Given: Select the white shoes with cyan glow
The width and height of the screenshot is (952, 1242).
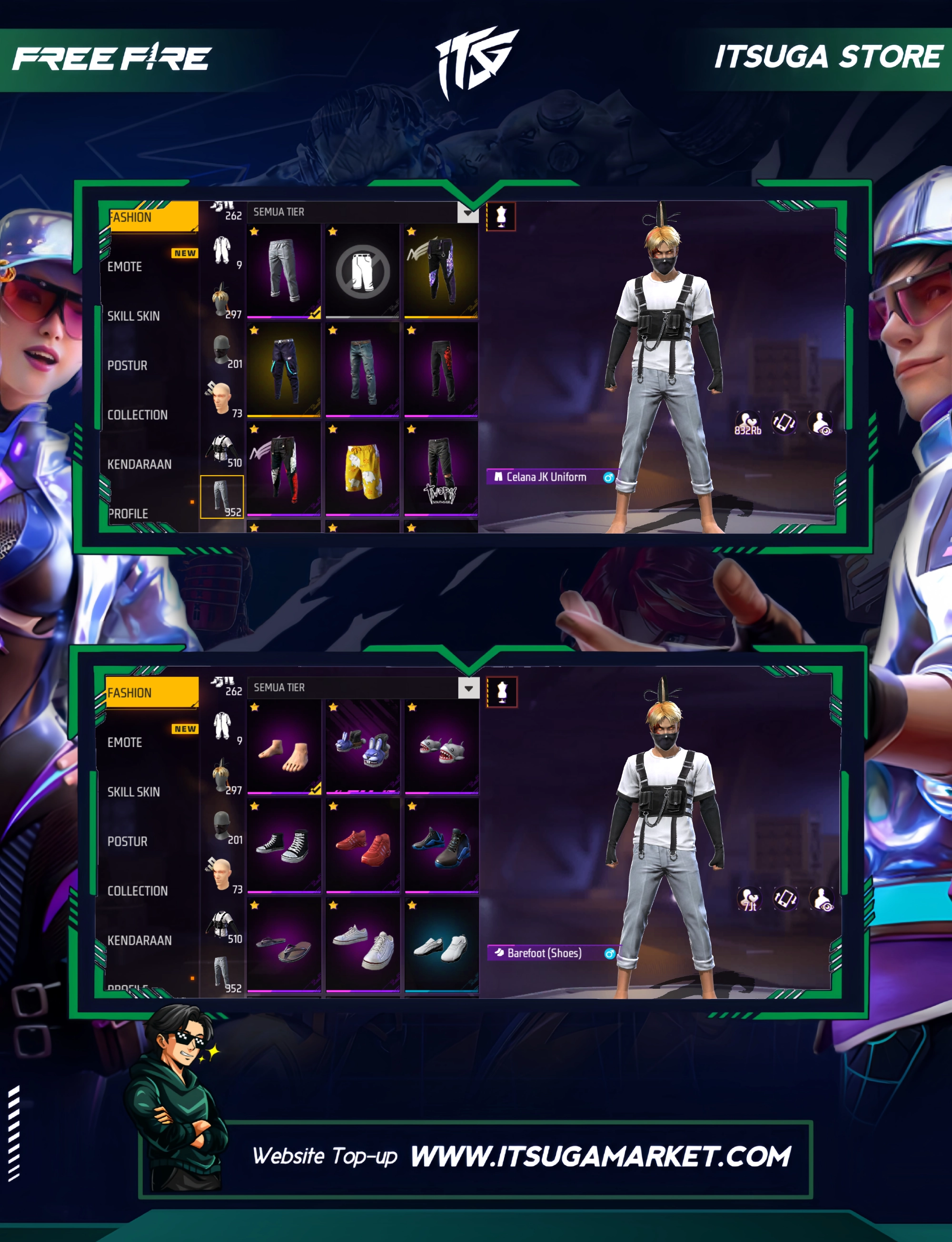Looking at the screenshot, I should pos(441,944).
